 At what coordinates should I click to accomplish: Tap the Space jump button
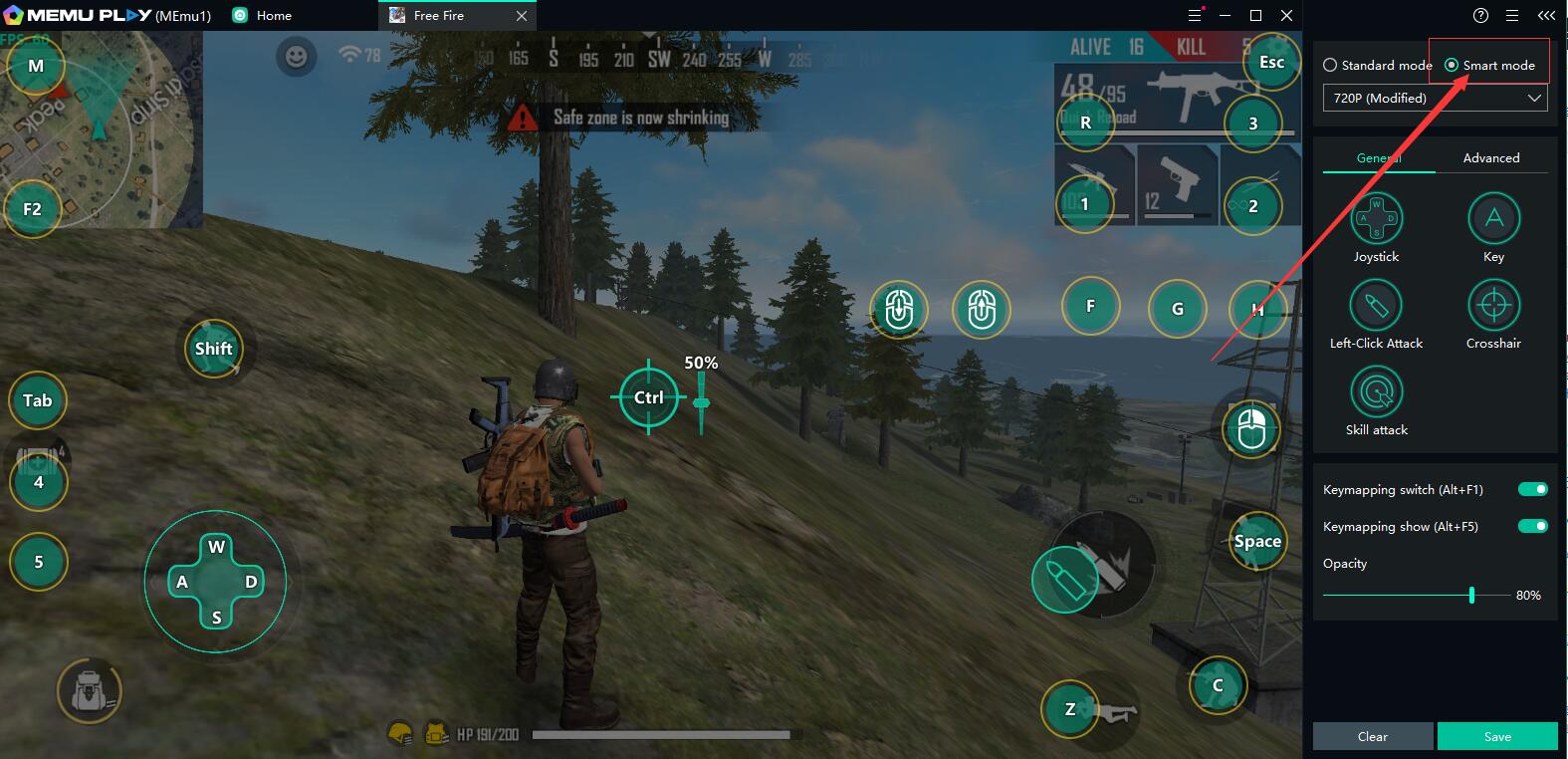[x=1256, y=541]
